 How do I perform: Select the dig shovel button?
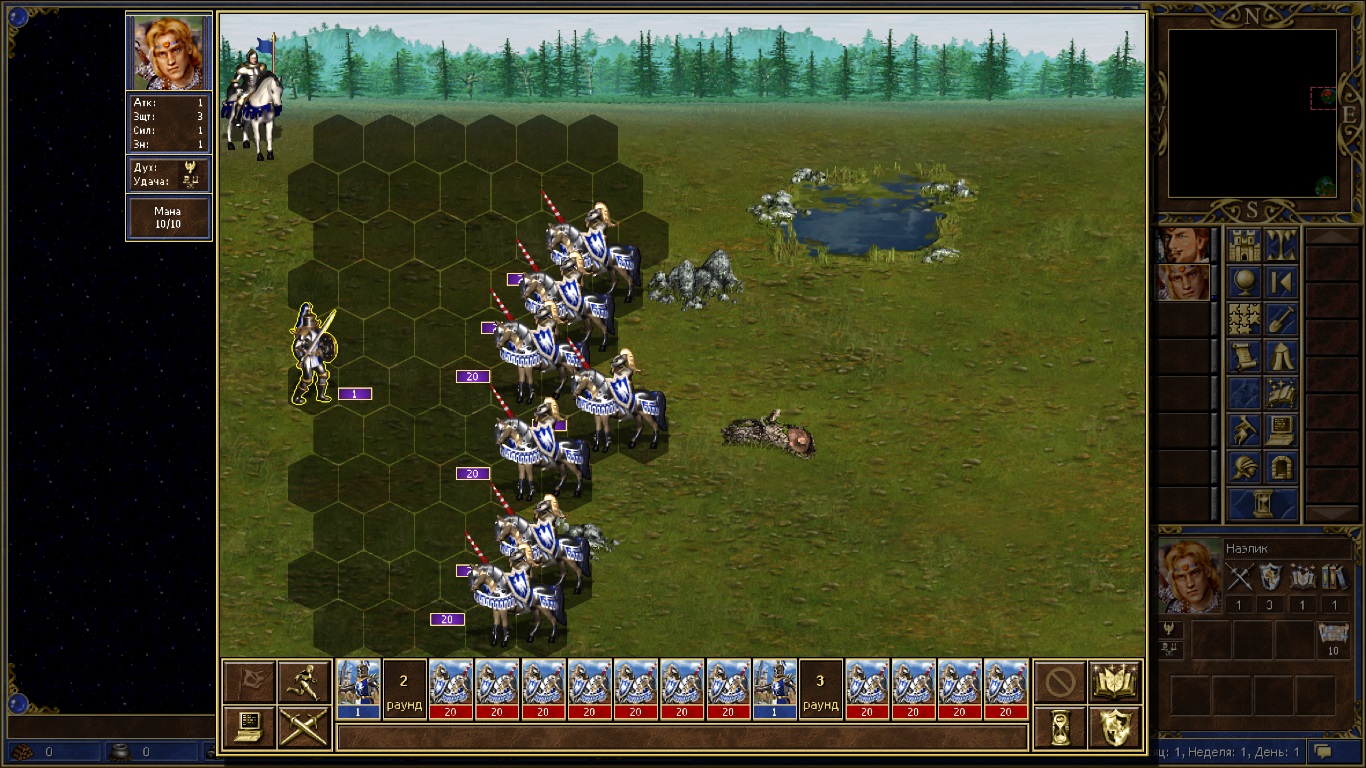tap(1281, 320)
